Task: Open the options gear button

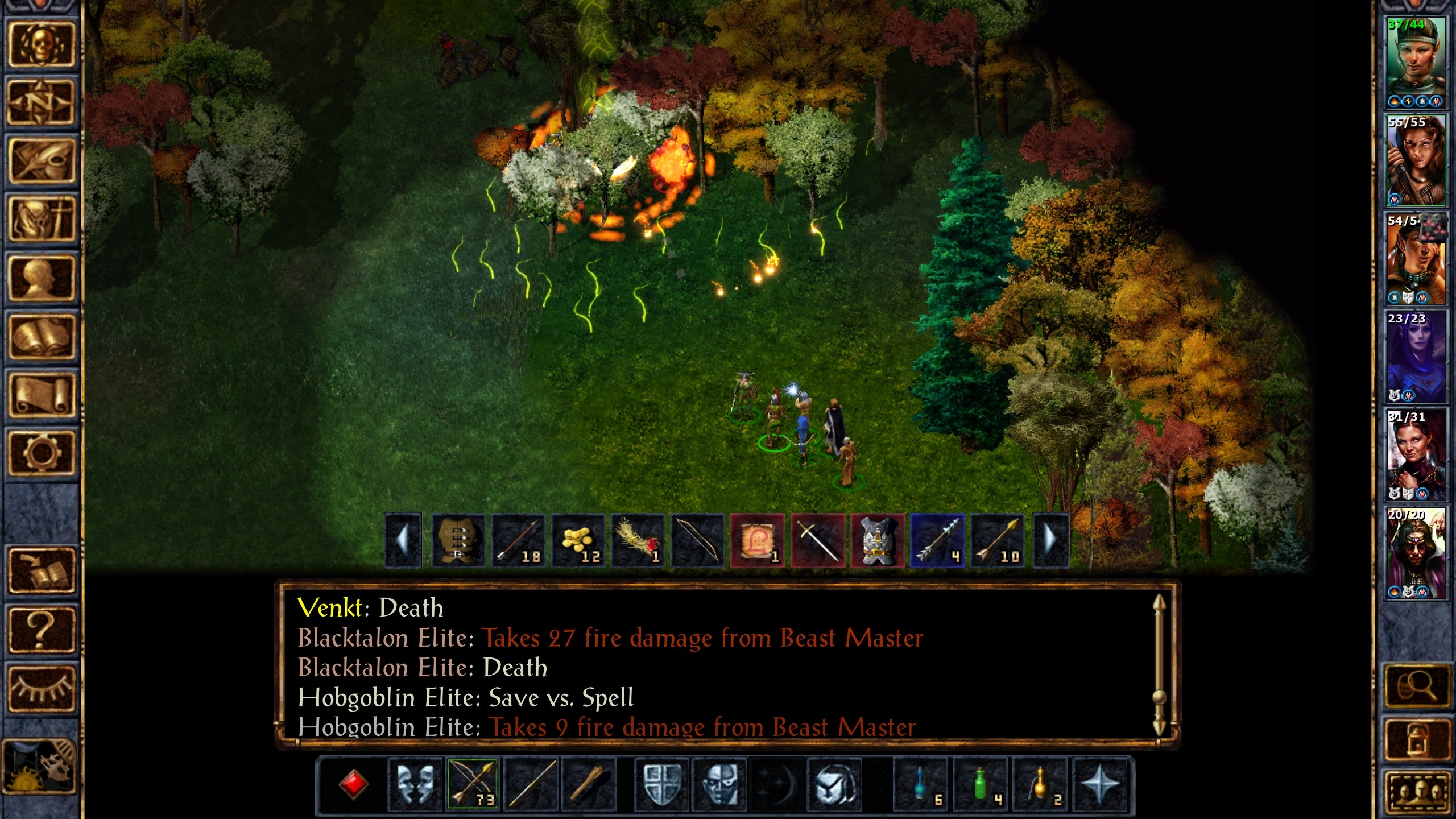Action: click(x=41, y=453)
